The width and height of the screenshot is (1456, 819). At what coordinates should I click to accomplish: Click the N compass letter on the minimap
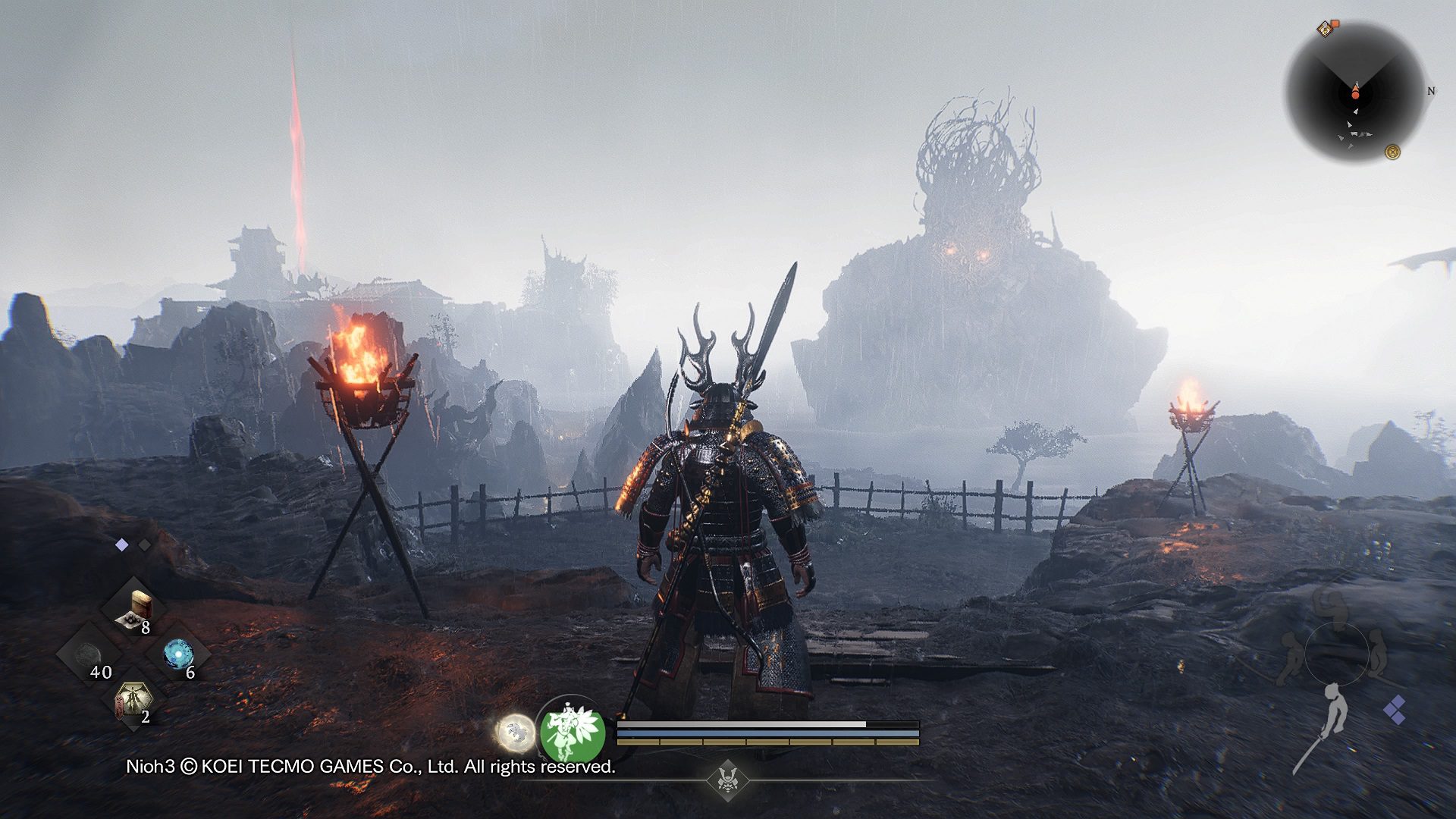pos(1431,91)
